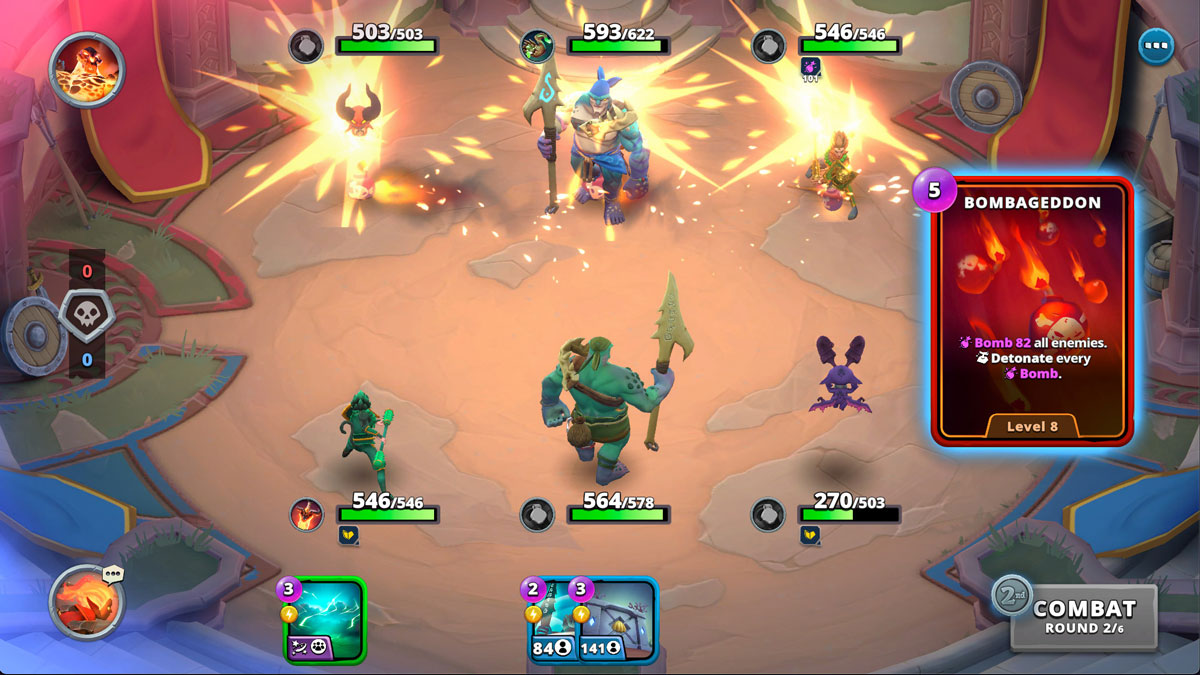This screenshot has height=675, width=1200.
Task: Select the blue card showing 84
Action: (546, 620)
